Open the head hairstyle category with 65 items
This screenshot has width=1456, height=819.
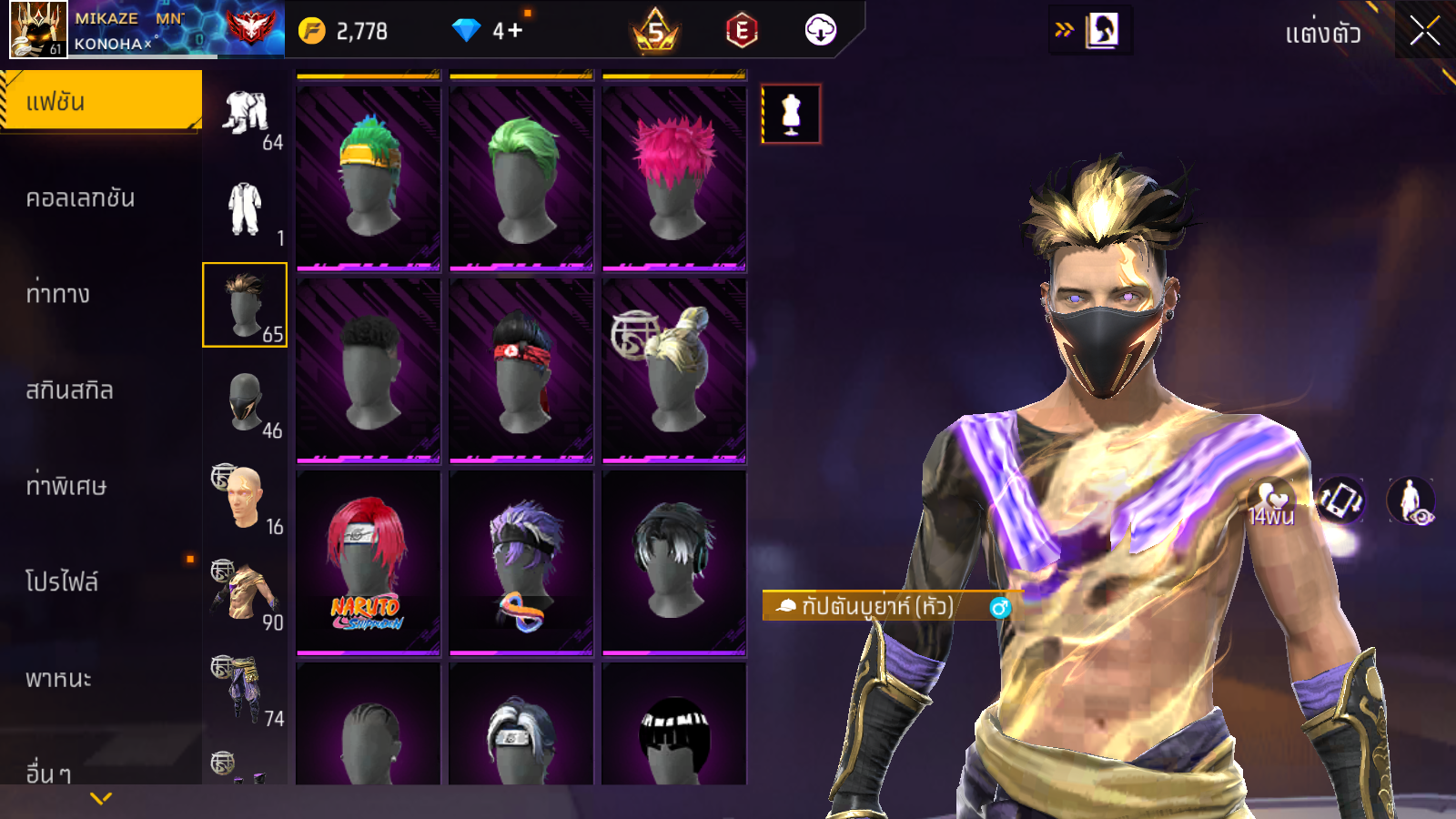[x=245, y=305]
